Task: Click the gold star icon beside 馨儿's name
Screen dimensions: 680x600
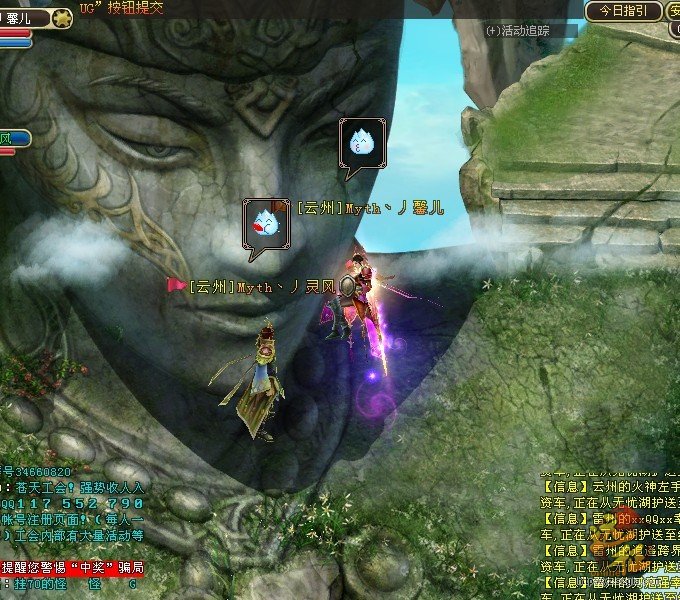Action: (63, 17)
